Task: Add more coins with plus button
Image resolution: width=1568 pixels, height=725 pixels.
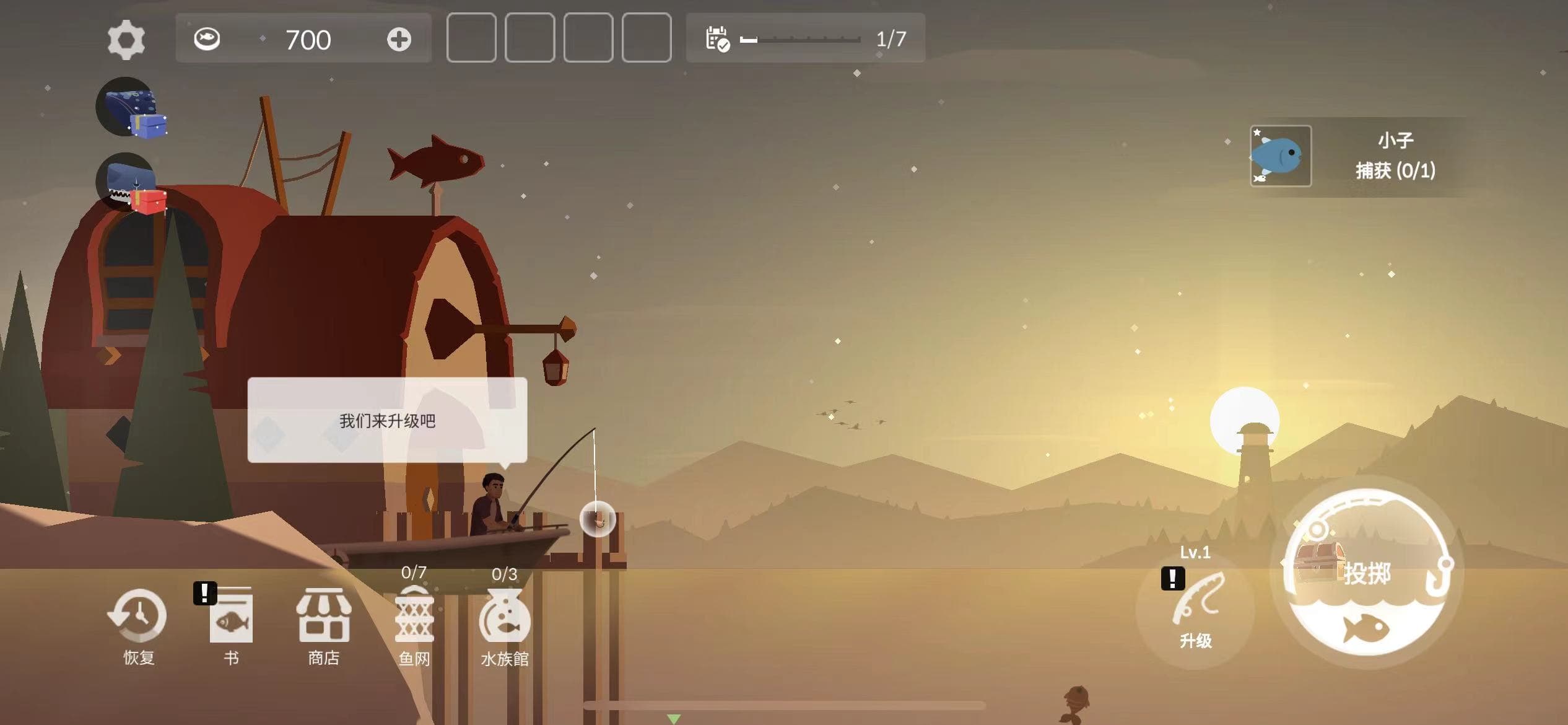Action: (x=399, y=40)
